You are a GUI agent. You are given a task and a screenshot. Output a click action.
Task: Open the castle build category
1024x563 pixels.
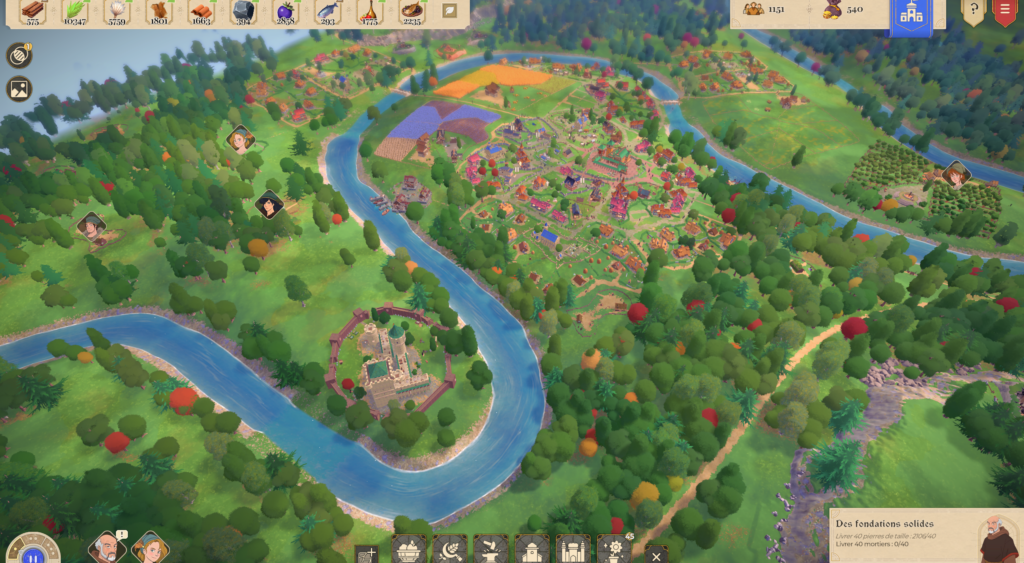pyautogui.click(x=572, y=549)
